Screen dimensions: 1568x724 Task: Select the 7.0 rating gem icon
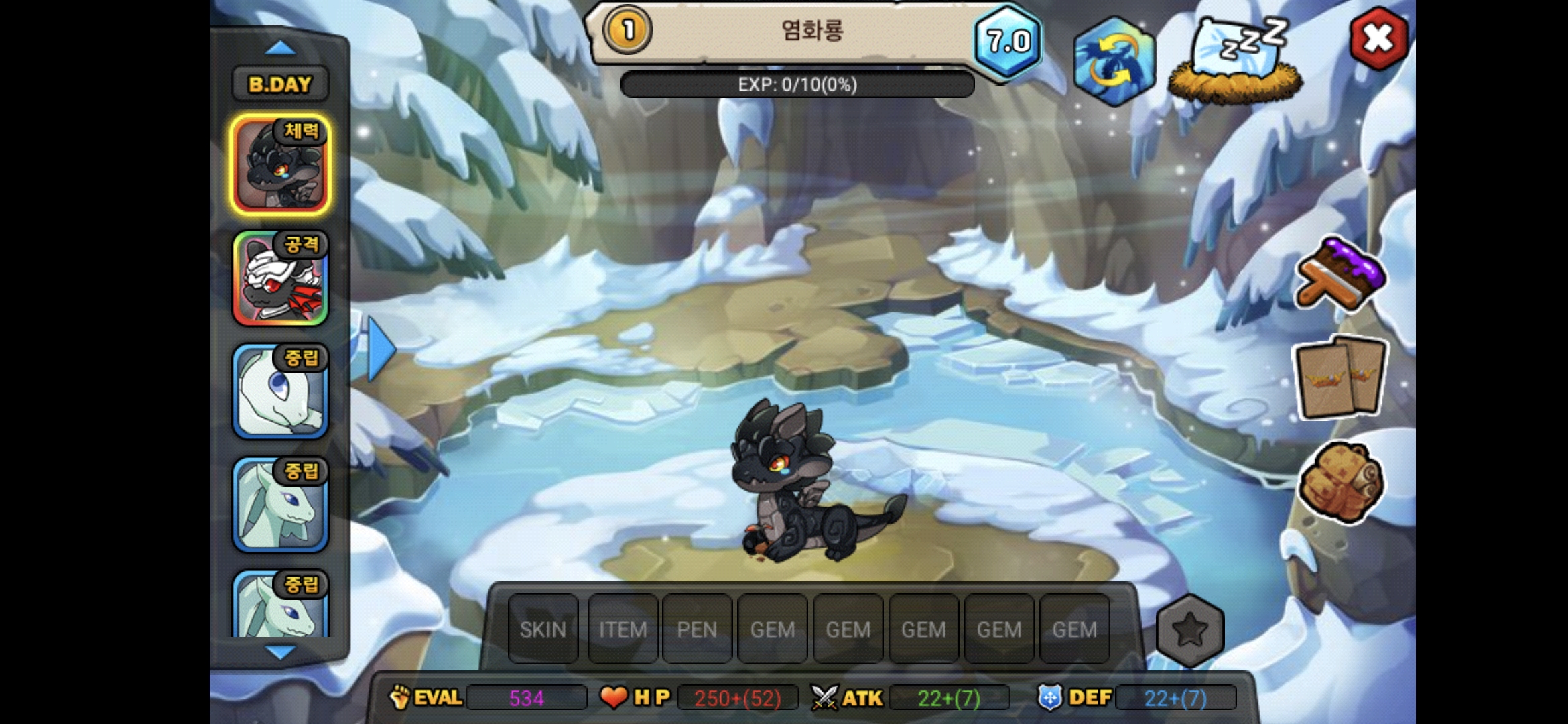pos(1008,42)
